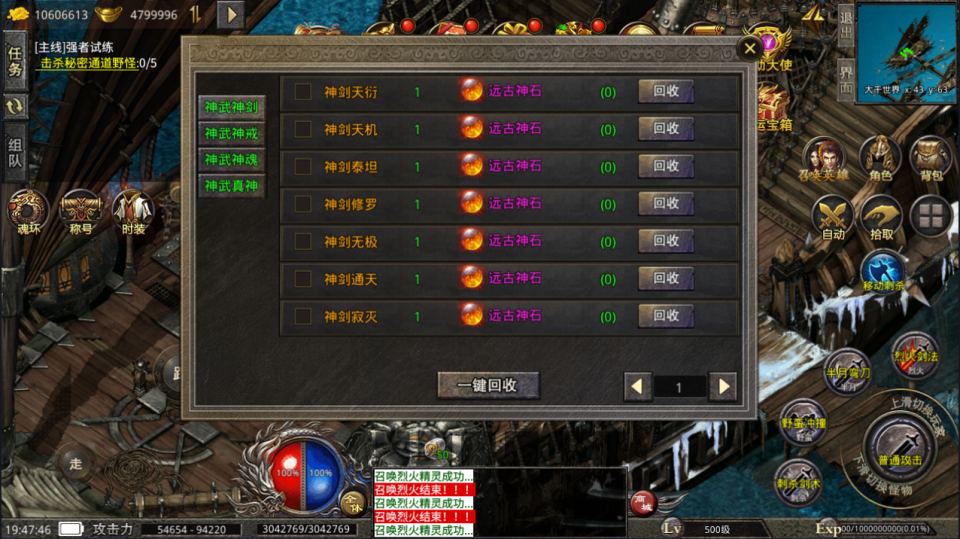Activate the 半月弯刀 skill
Viewport: 960px width, 539px height.
click(848, 371)
